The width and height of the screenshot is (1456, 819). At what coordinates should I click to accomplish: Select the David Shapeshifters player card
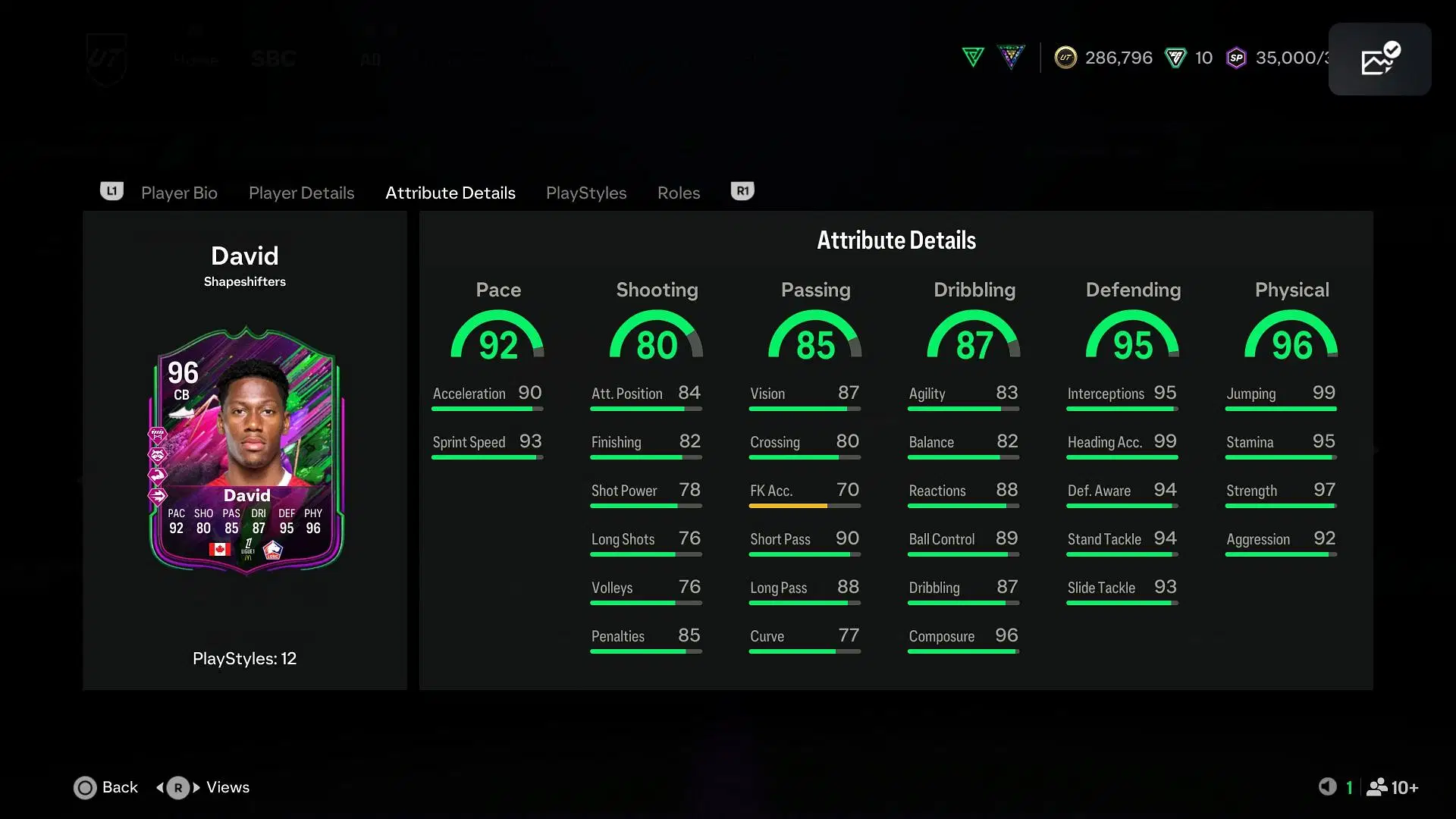coord(246,450)
